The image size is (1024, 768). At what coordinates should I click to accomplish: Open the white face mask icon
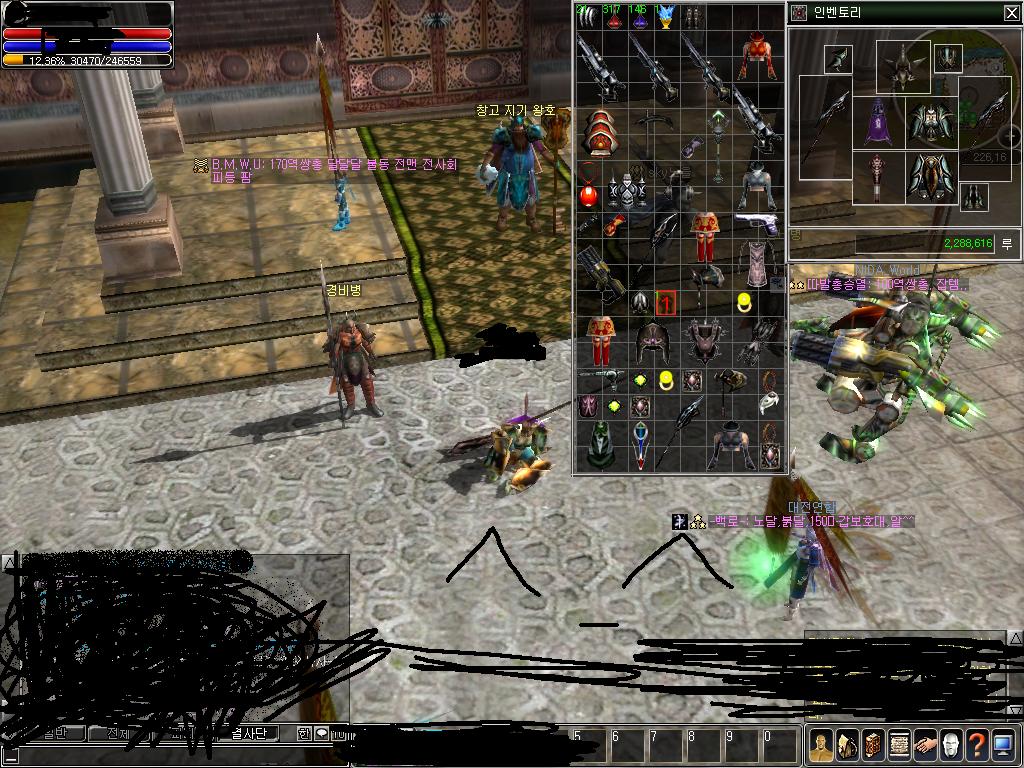pyautogui.click(x=950, y=745)
